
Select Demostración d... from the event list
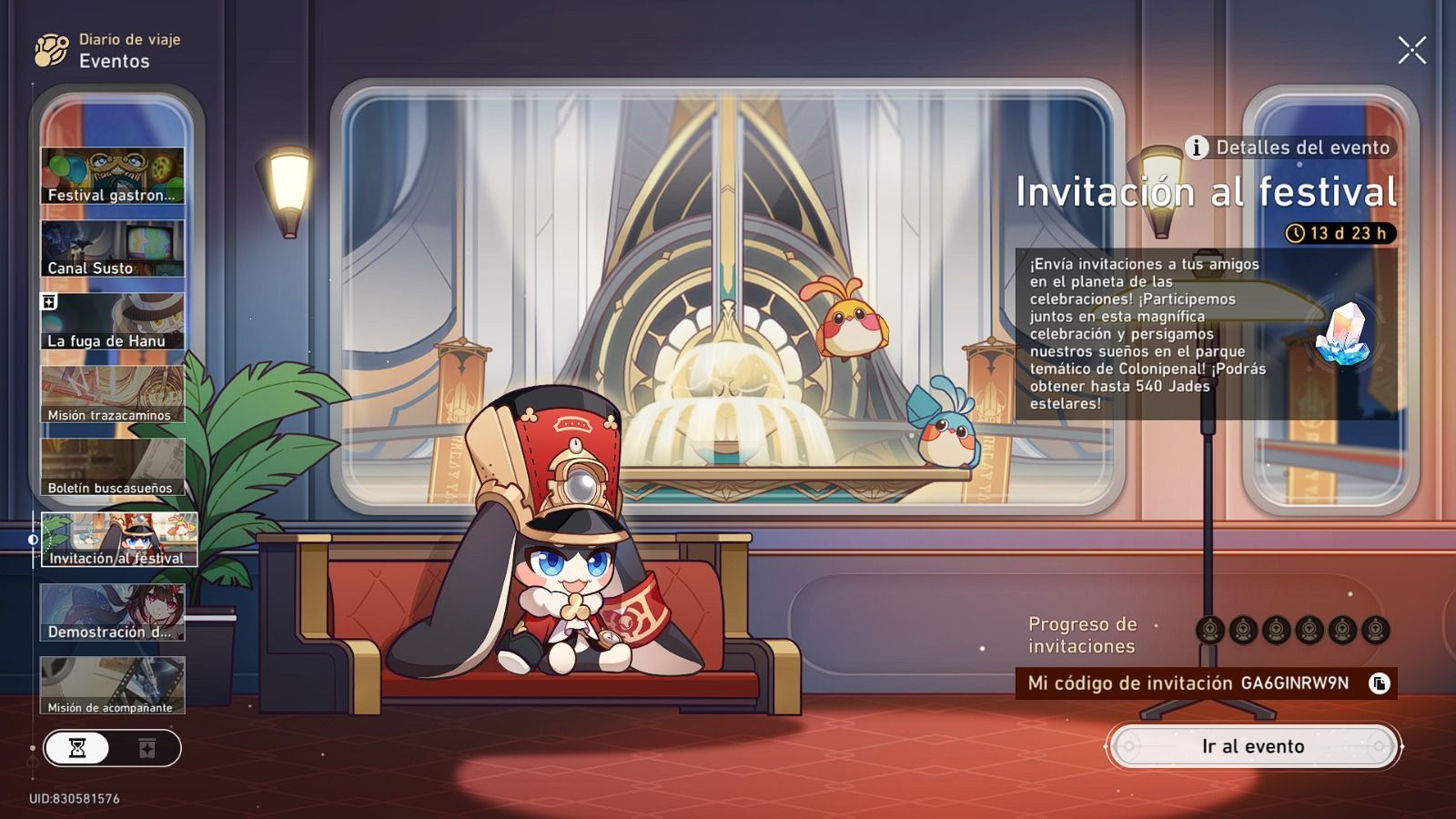click(115, 608)
